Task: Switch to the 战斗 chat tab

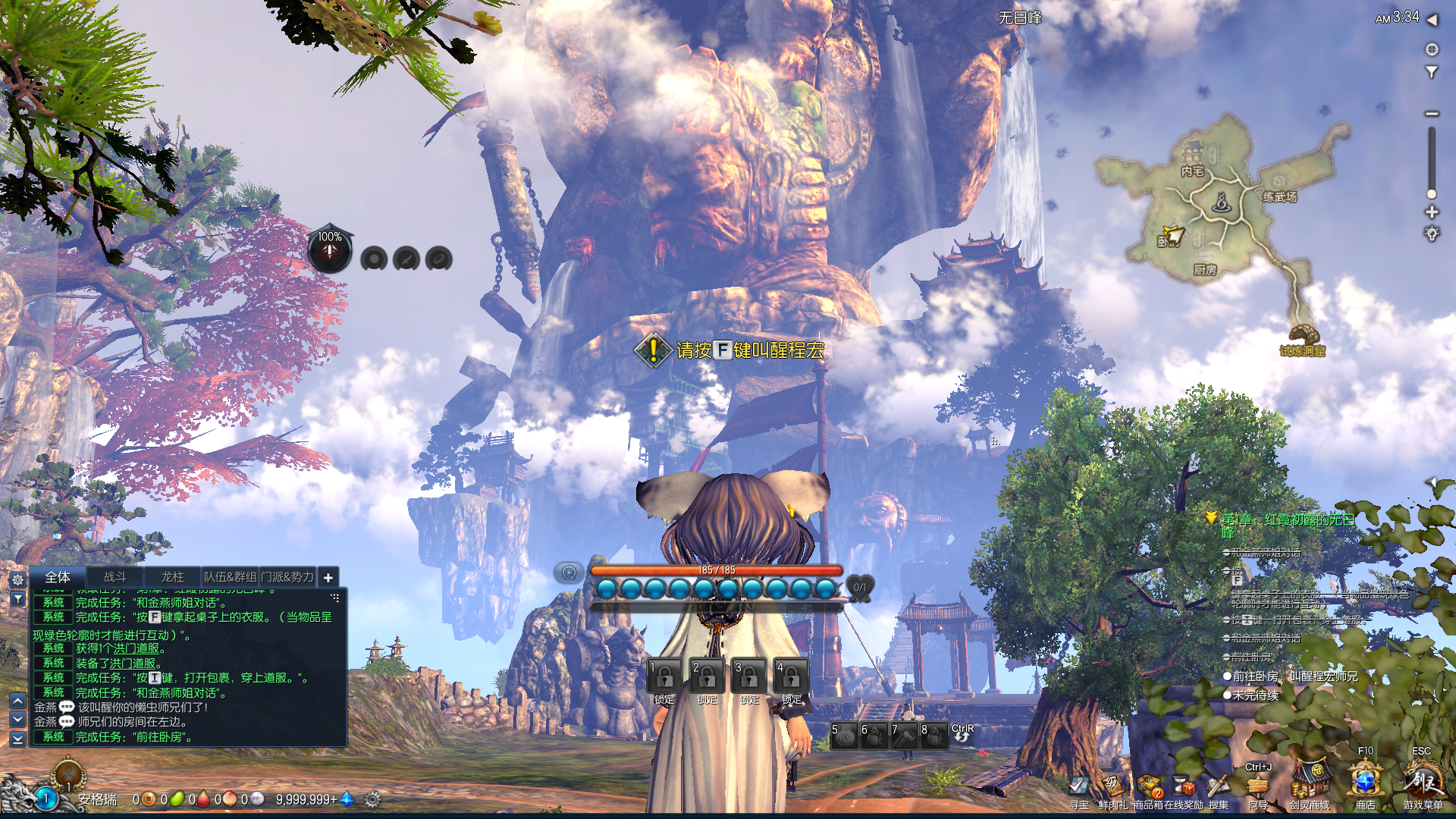Action: tap(115, 577)
